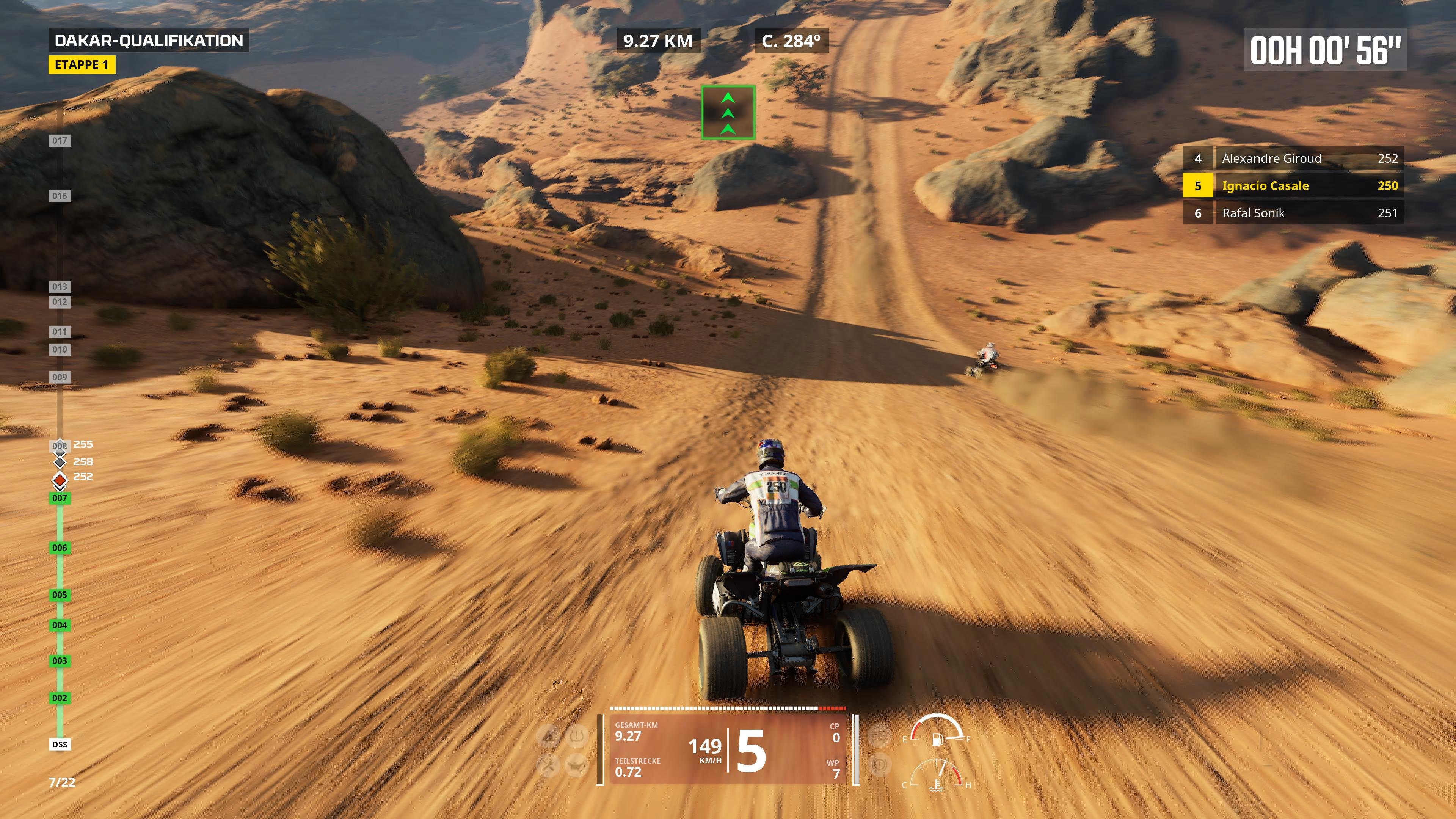Image resolution: width=1456 pixels, height=819 pixels.
Task: Open waypoint marker 007 on route bar
Action: coord(60,499)
